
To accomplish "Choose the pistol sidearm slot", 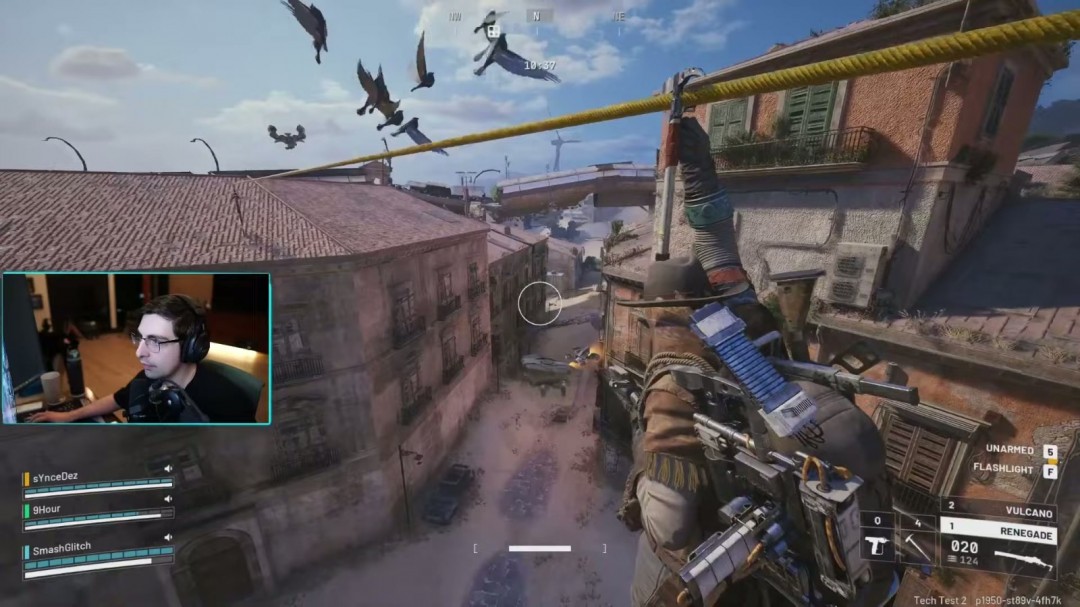I will (x=877, y=541).
